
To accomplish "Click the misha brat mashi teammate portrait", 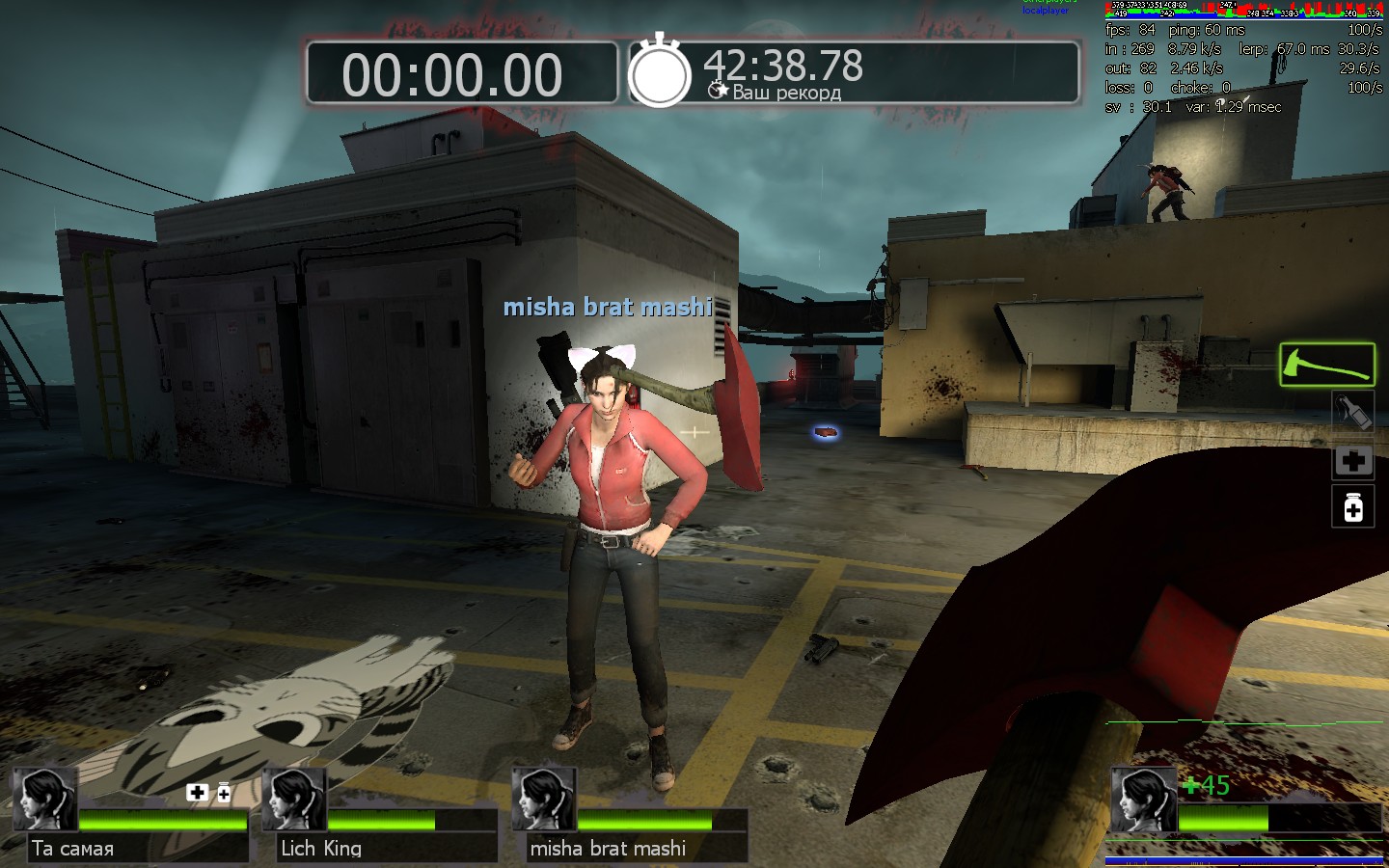I will (x=544, y=800).
